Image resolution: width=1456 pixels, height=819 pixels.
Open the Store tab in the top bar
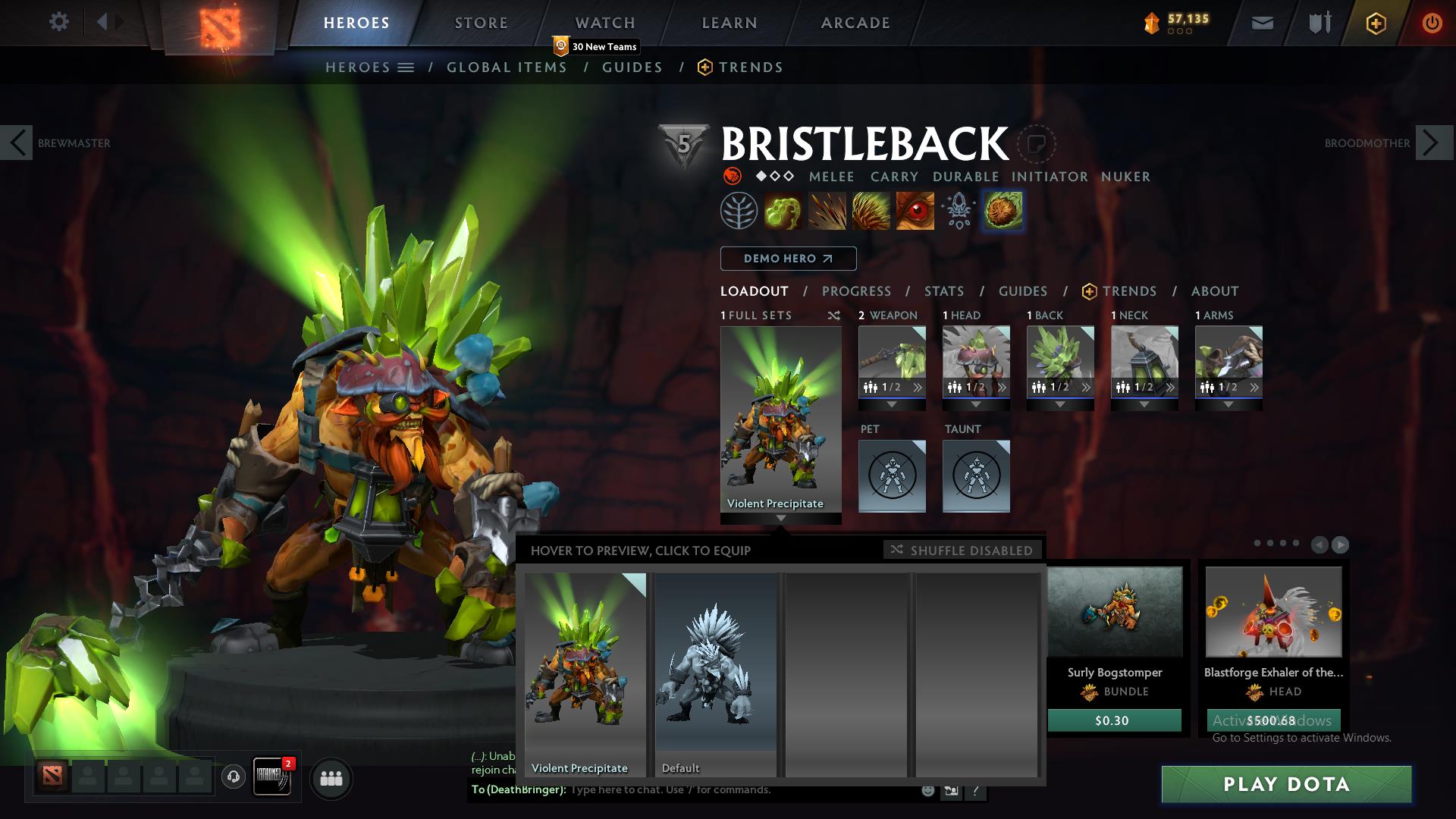481,23
